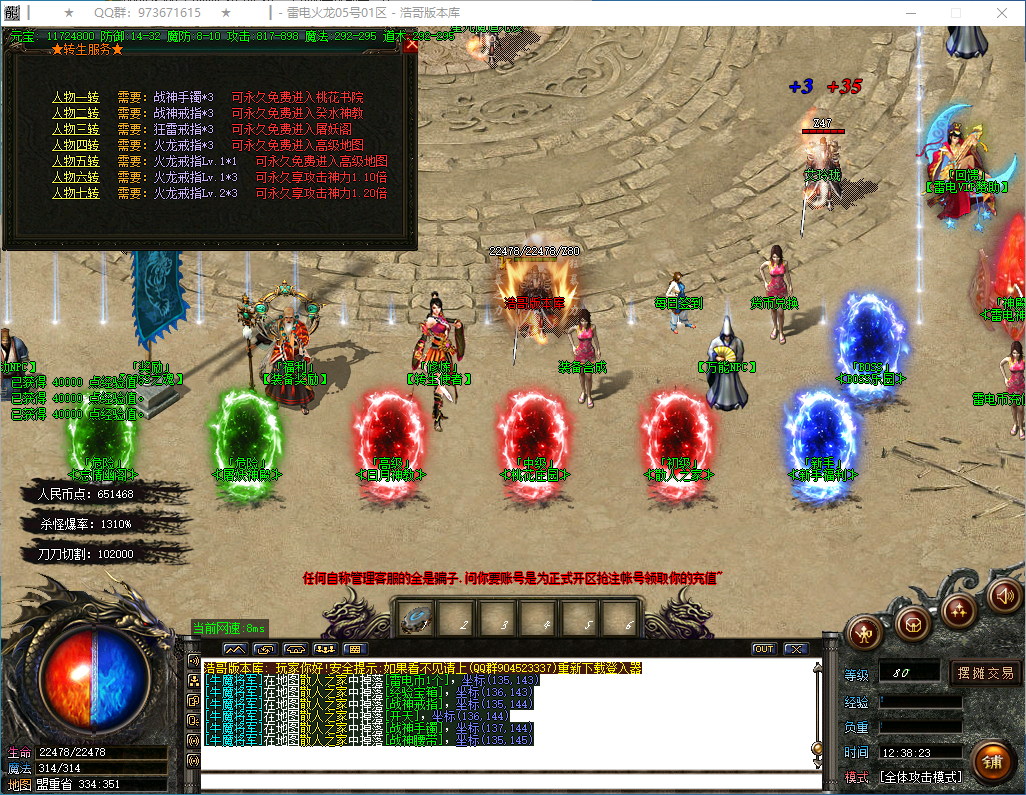Close the chat panel with its X button

tap(796, 649)
